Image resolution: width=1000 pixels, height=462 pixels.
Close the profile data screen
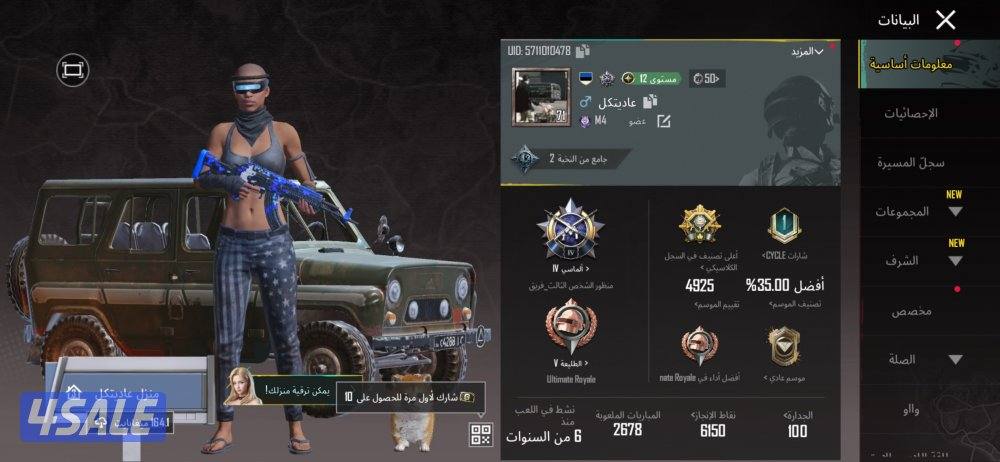pos(945,19)
